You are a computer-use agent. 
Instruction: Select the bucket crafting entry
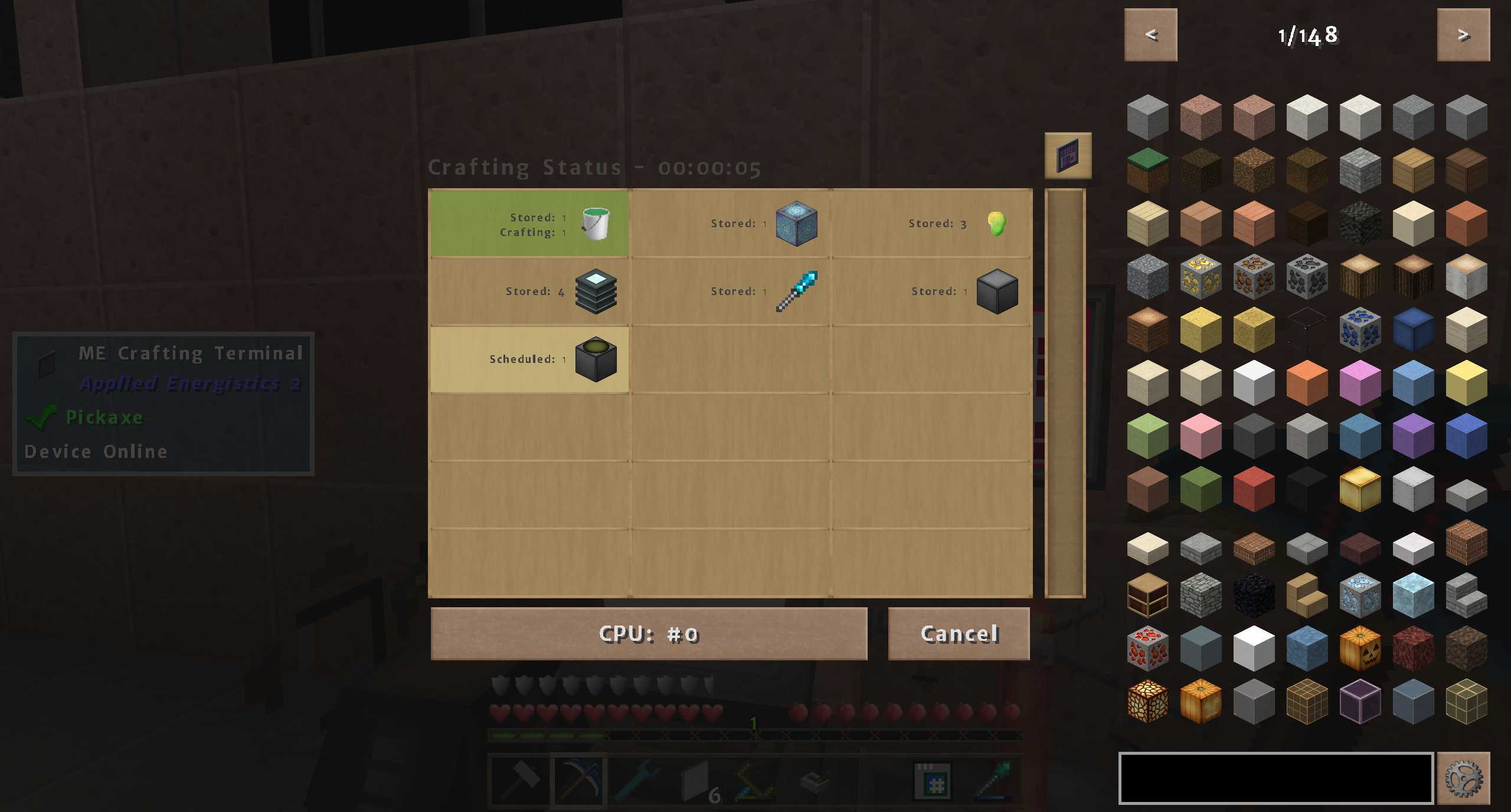pos(529,224)
